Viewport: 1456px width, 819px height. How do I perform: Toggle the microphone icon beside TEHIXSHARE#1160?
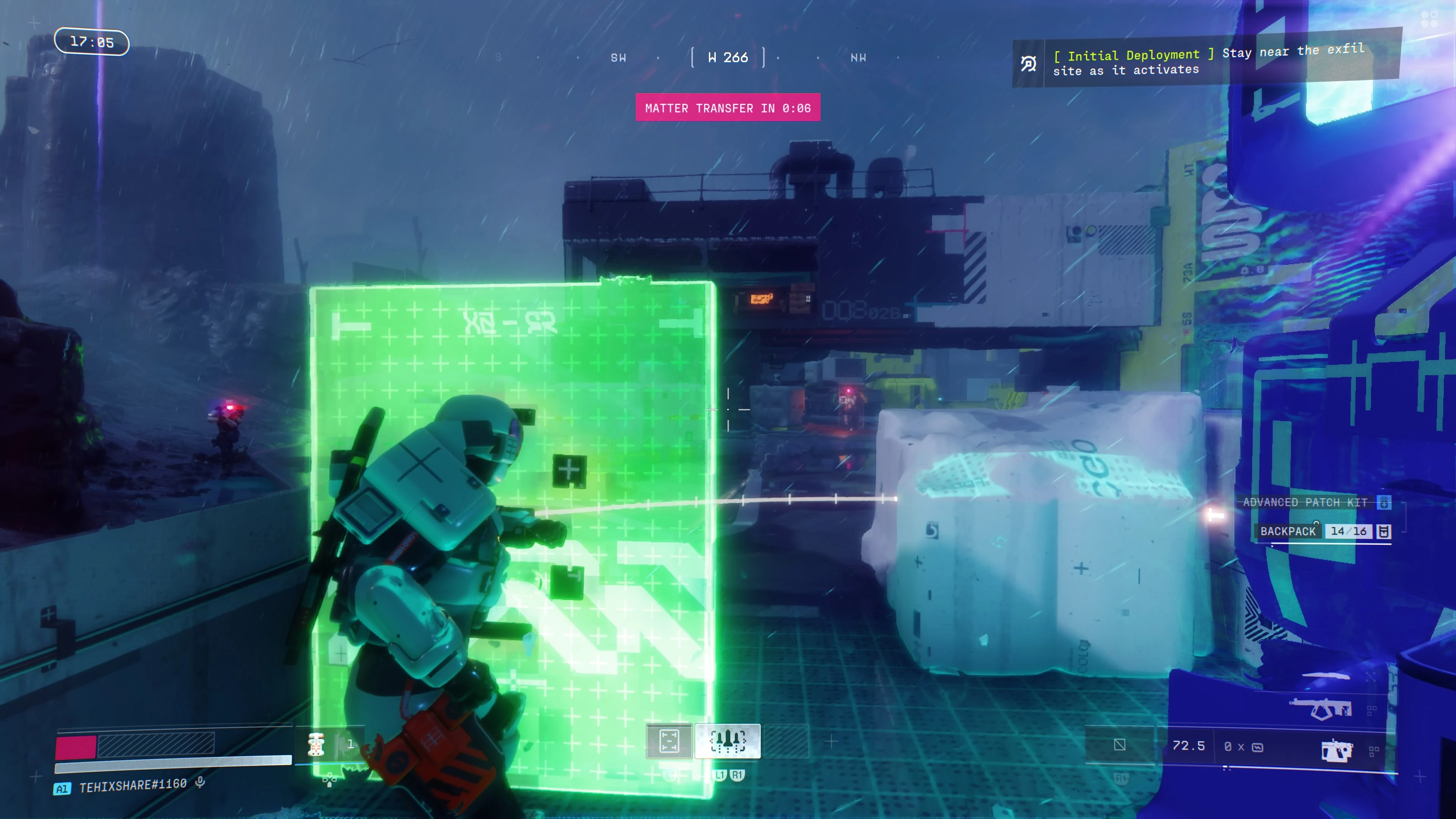tap(200, 782)
